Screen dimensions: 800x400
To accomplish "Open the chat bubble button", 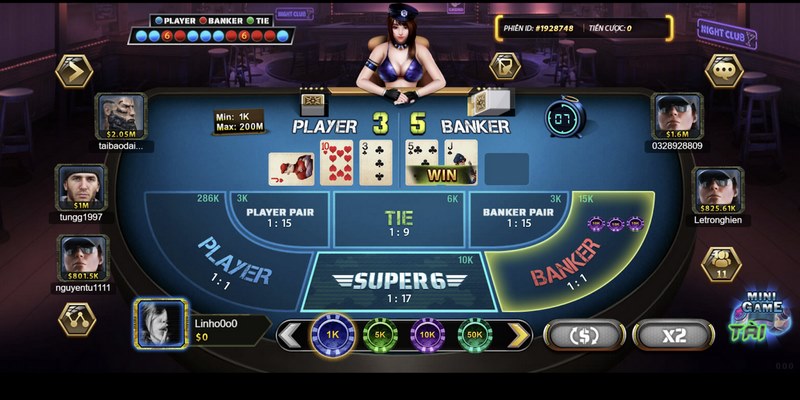I will pyautogui.click(x=724, y=71).
